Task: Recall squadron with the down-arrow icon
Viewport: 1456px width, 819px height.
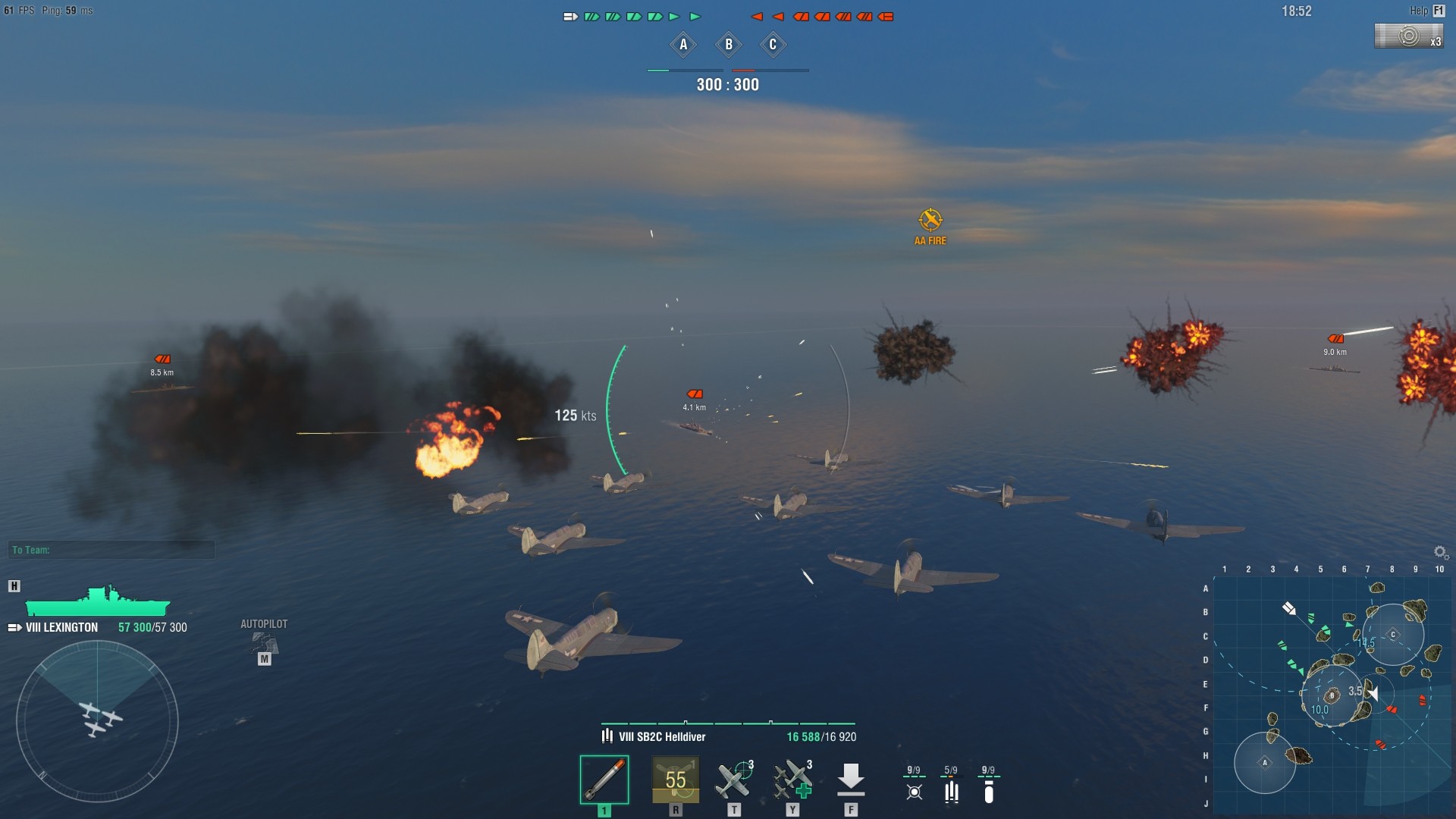Action: [x=851, y=780]
